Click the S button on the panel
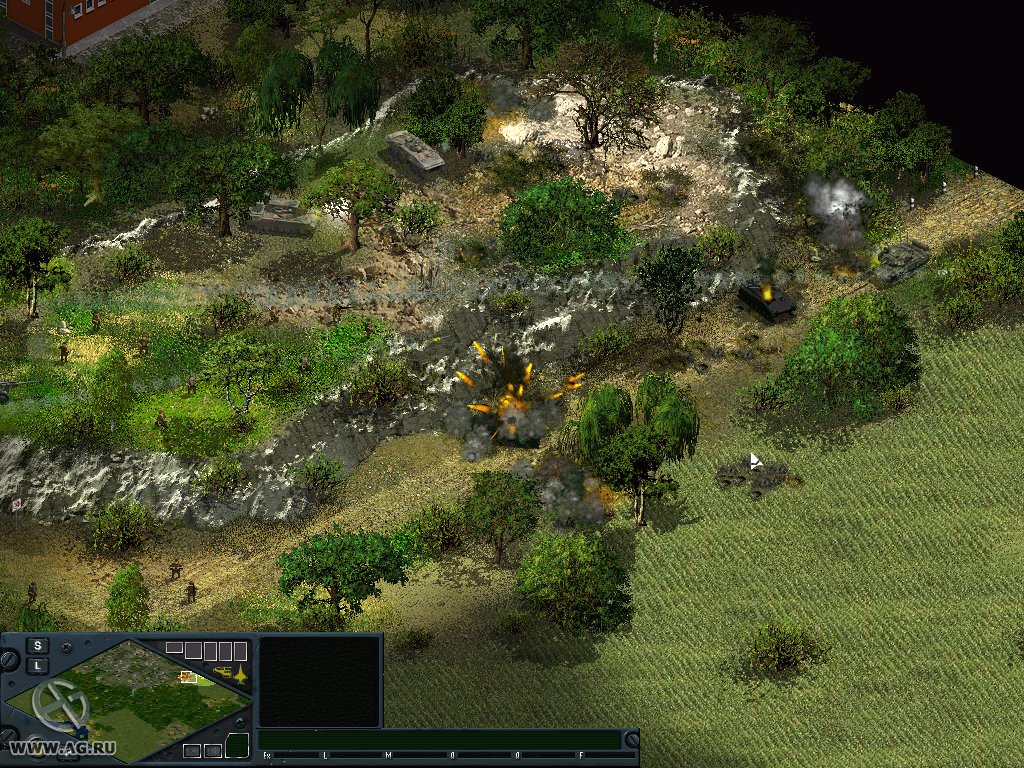The height and width of the screenshot is (768, 1024). (37, 645)
